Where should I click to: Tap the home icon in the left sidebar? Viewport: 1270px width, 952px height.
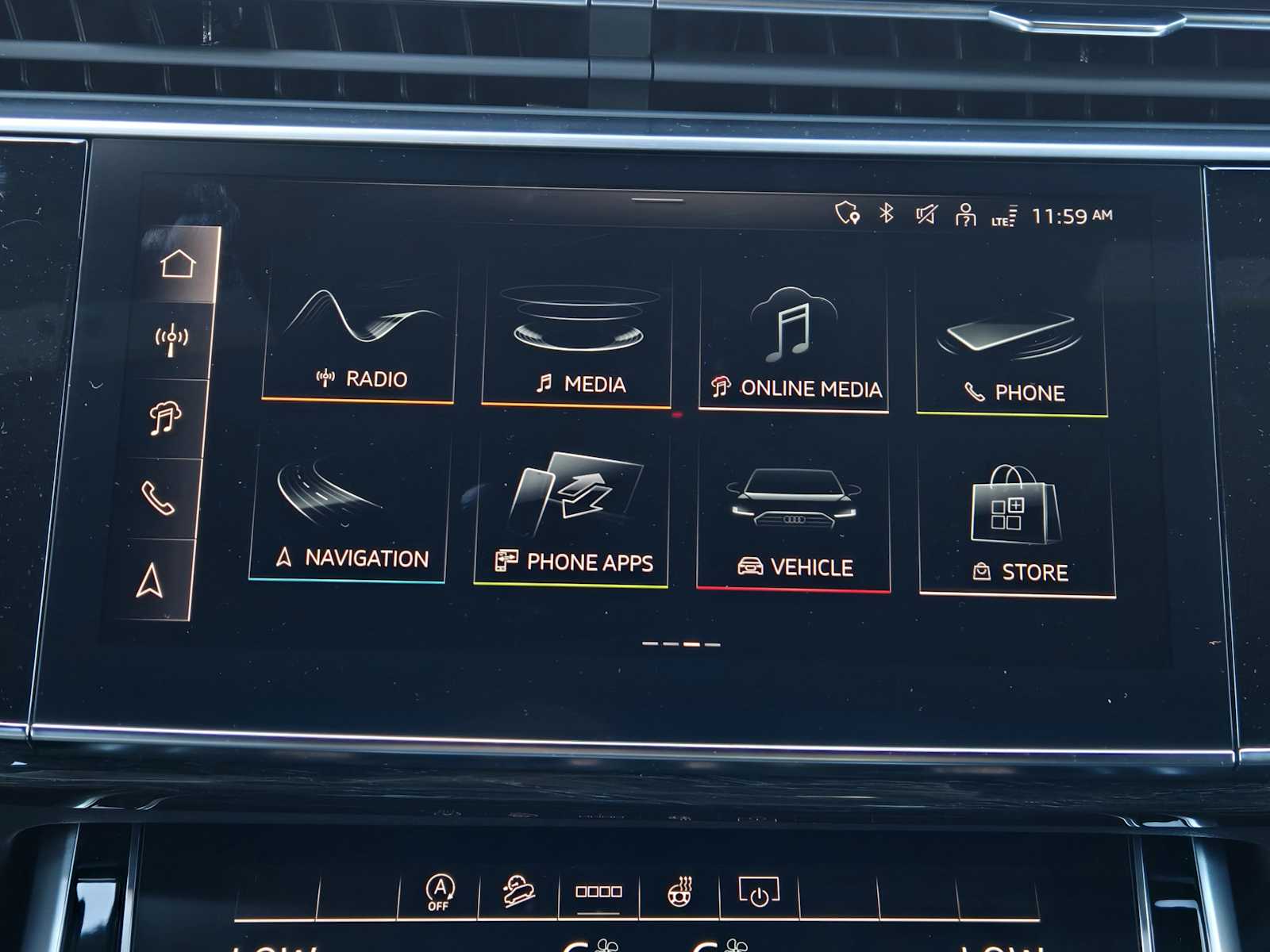click(x=178, y=264)
